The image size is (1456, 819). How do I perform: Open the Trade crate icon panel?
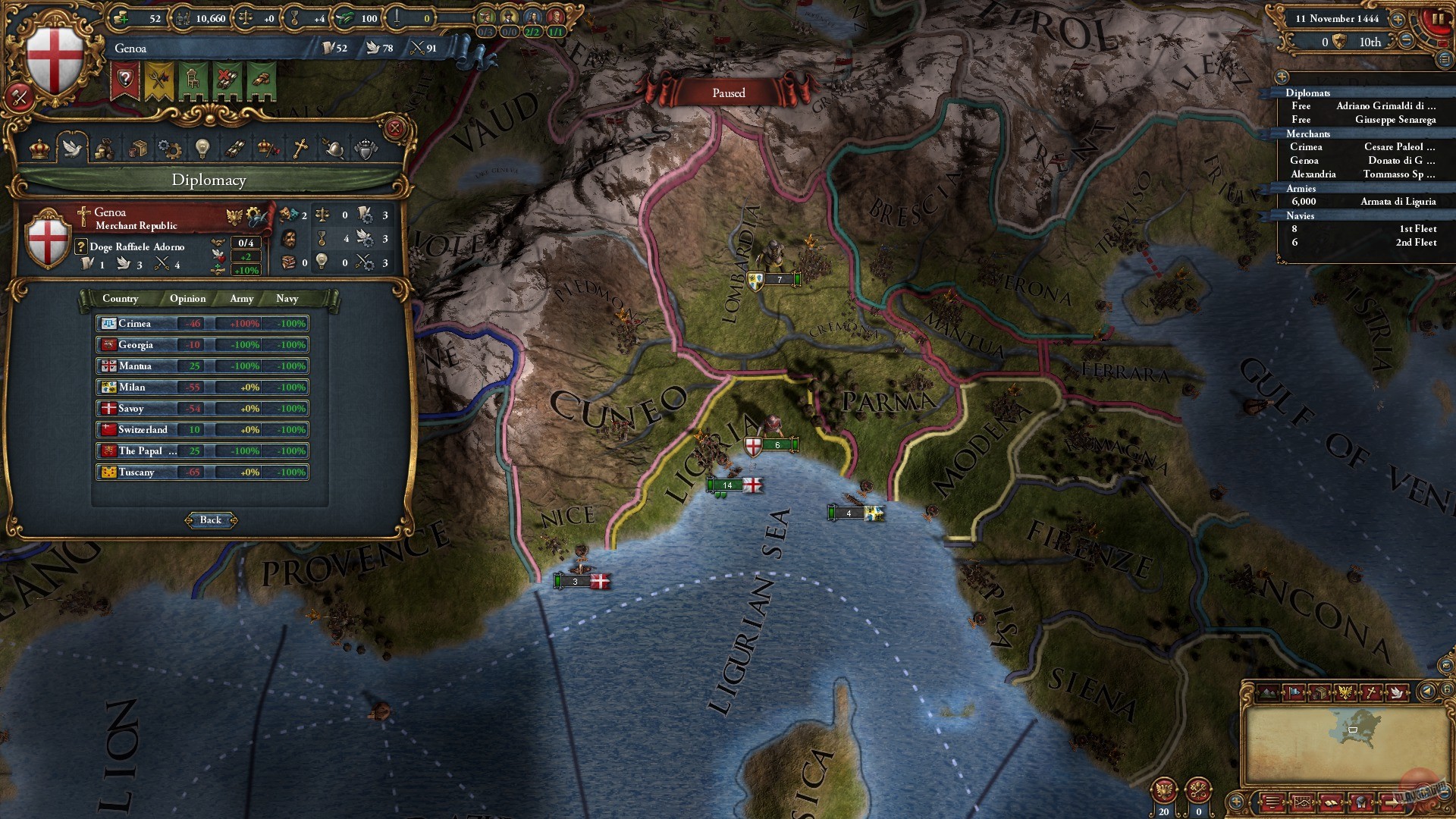pos(139,148)
